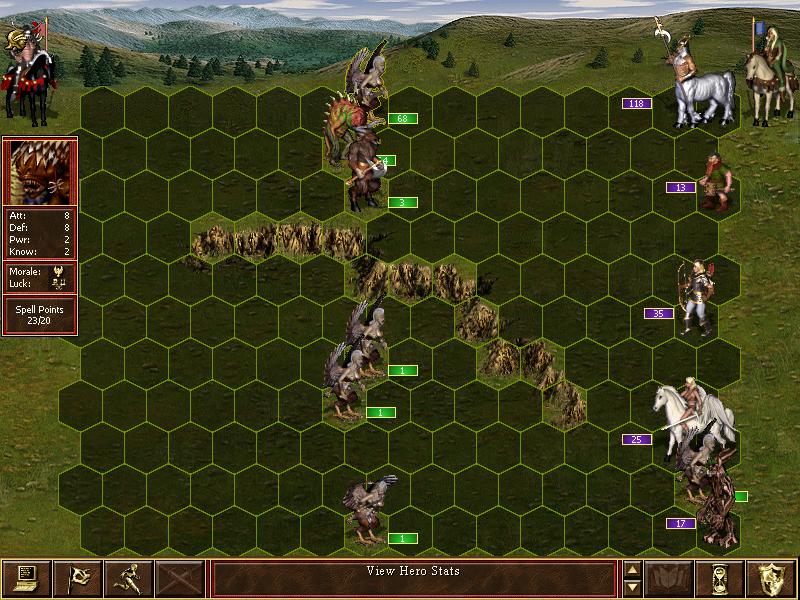Target the enemy elf archer stack of 35
The height and width of the screenshot is (600, 800).
(x=699, y=297)
